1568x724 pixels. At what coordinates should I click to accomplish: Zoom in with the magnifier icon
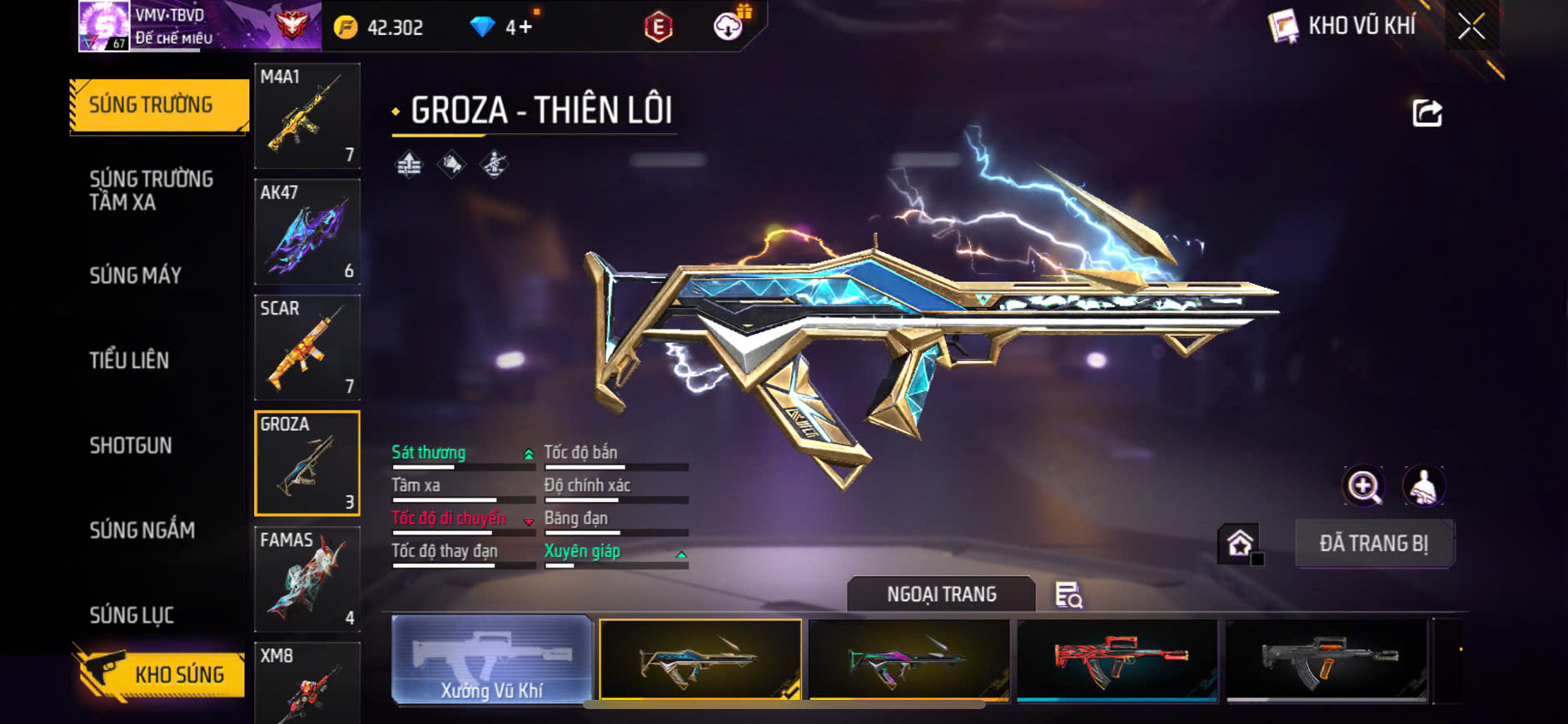point(1363,487)
